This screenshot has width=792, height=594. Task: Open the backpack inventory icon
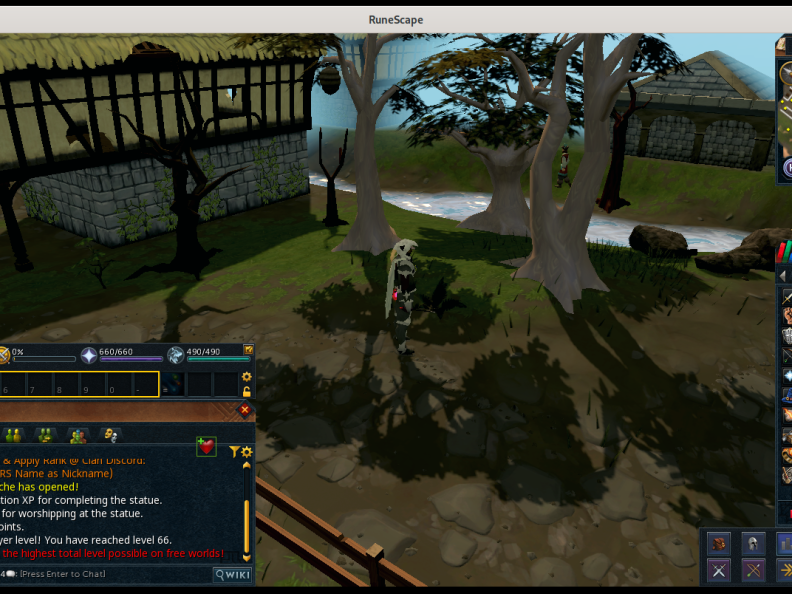point(718,543)
